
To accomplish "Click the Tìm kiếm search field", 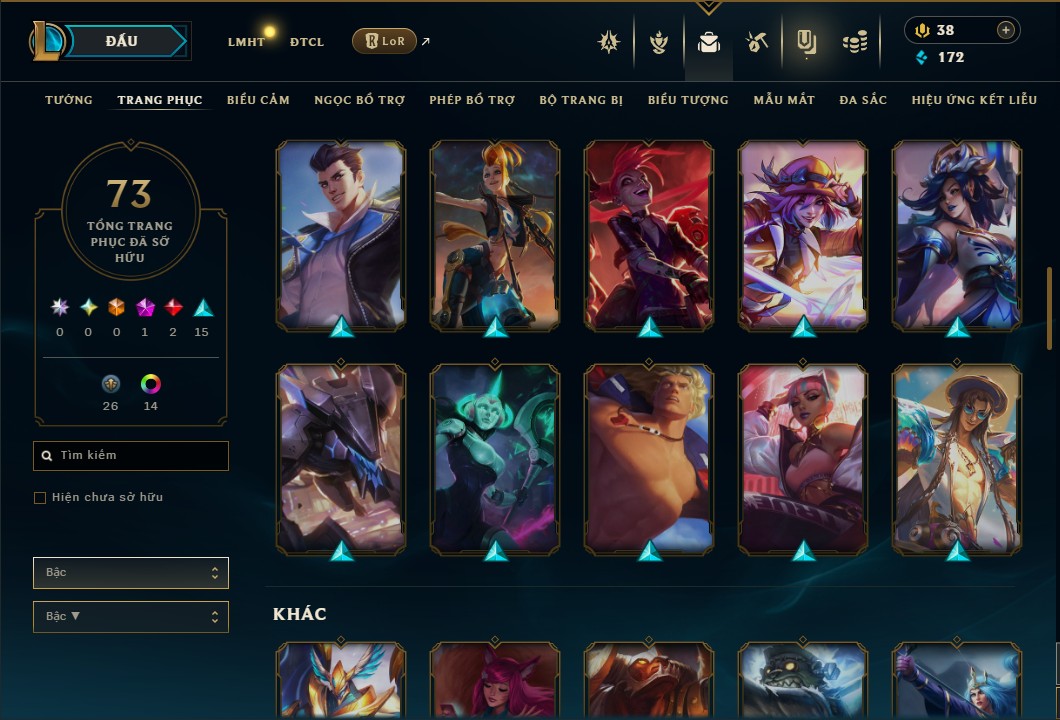I will [131, 456].
